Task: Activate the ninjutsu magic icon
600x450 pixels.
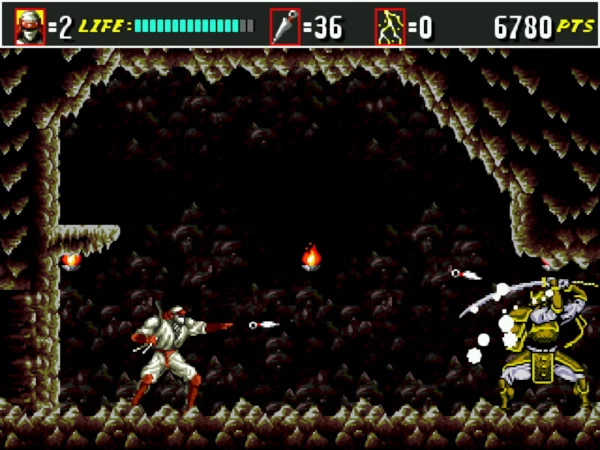Action: click(x=389, y=26)
